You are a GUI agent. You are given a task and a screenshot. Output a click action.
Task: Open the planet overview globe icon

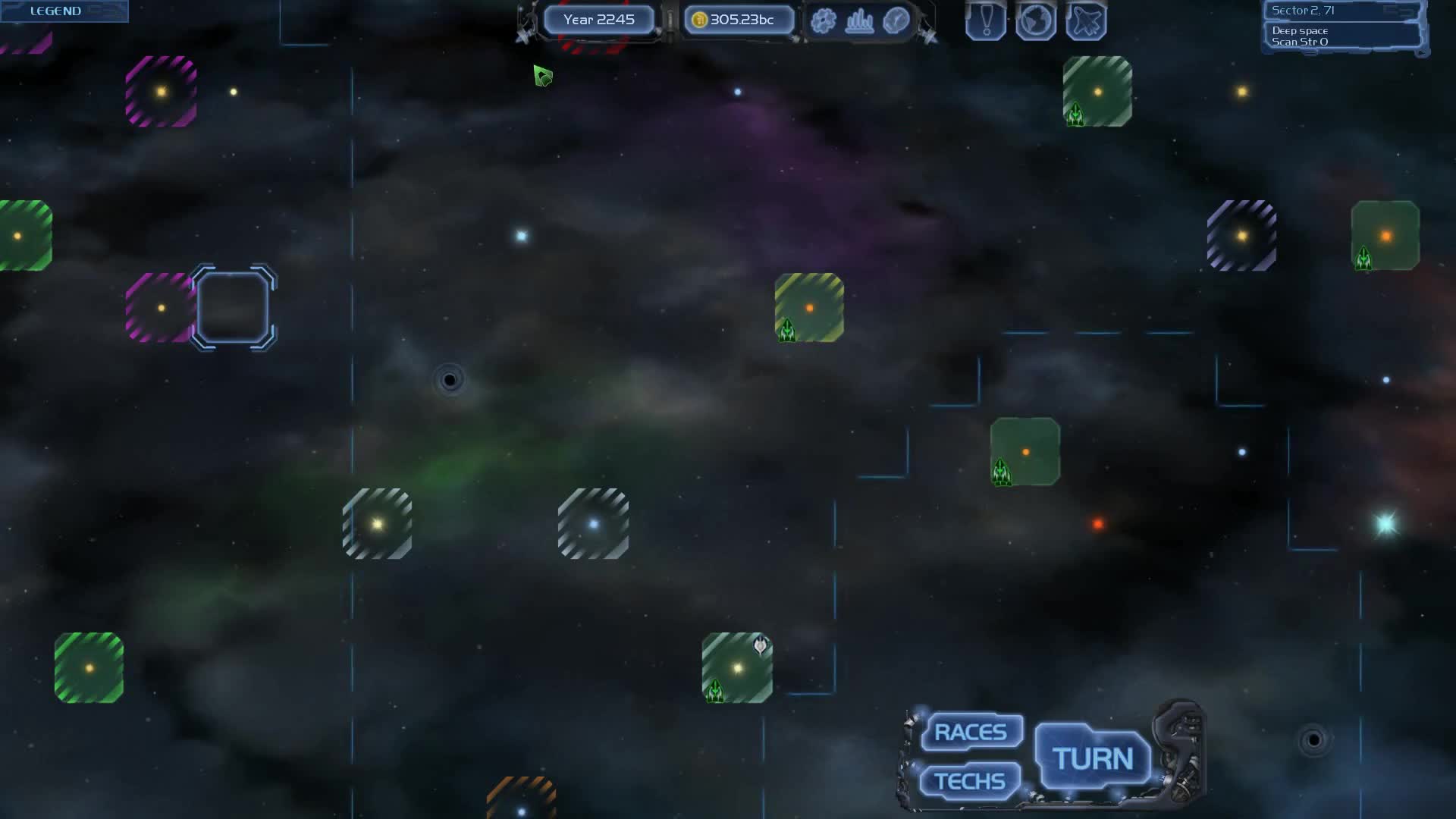tap(895, 20)
